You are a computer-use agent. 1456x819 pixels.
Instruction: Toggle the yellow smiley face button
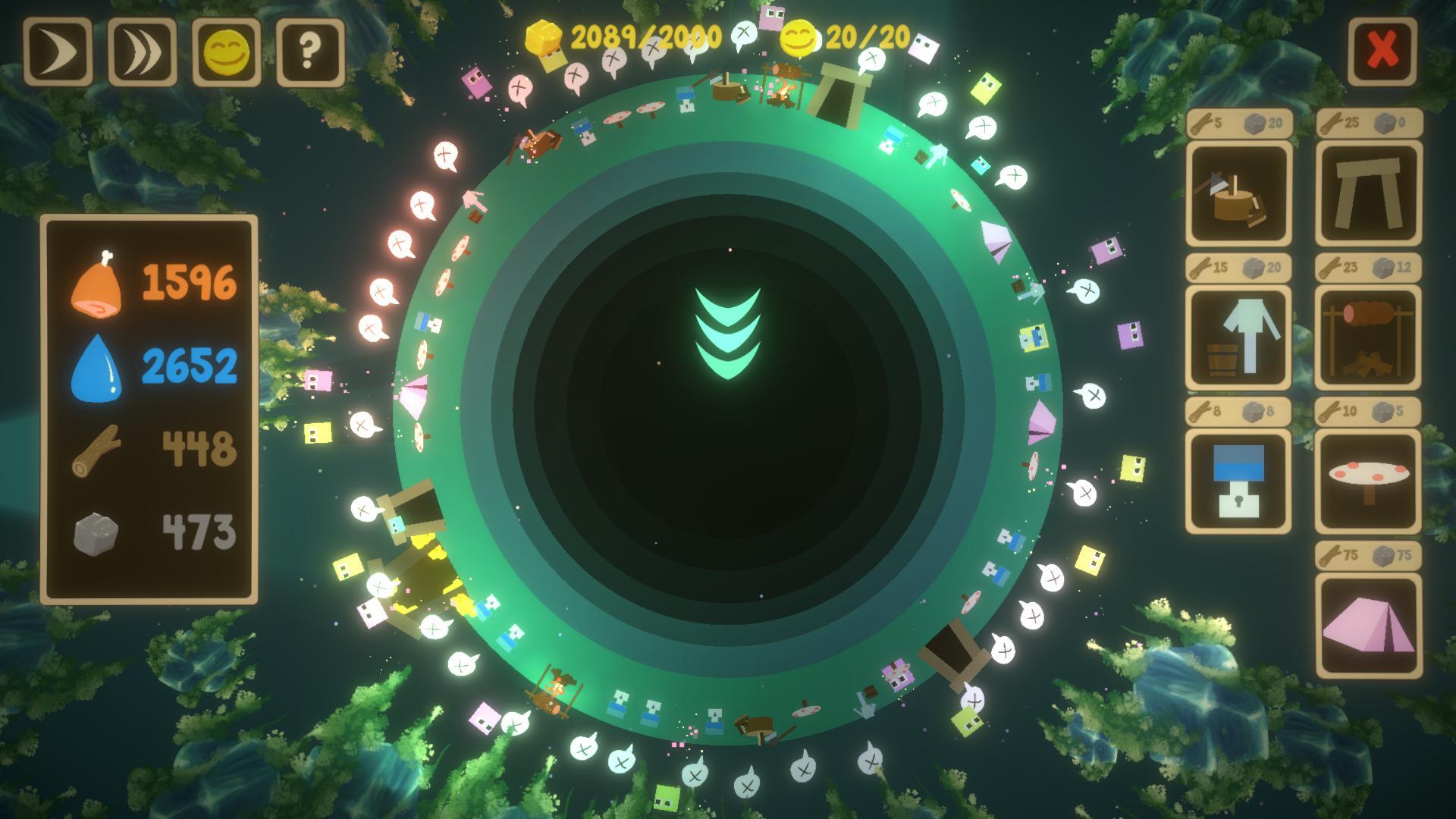227,52
